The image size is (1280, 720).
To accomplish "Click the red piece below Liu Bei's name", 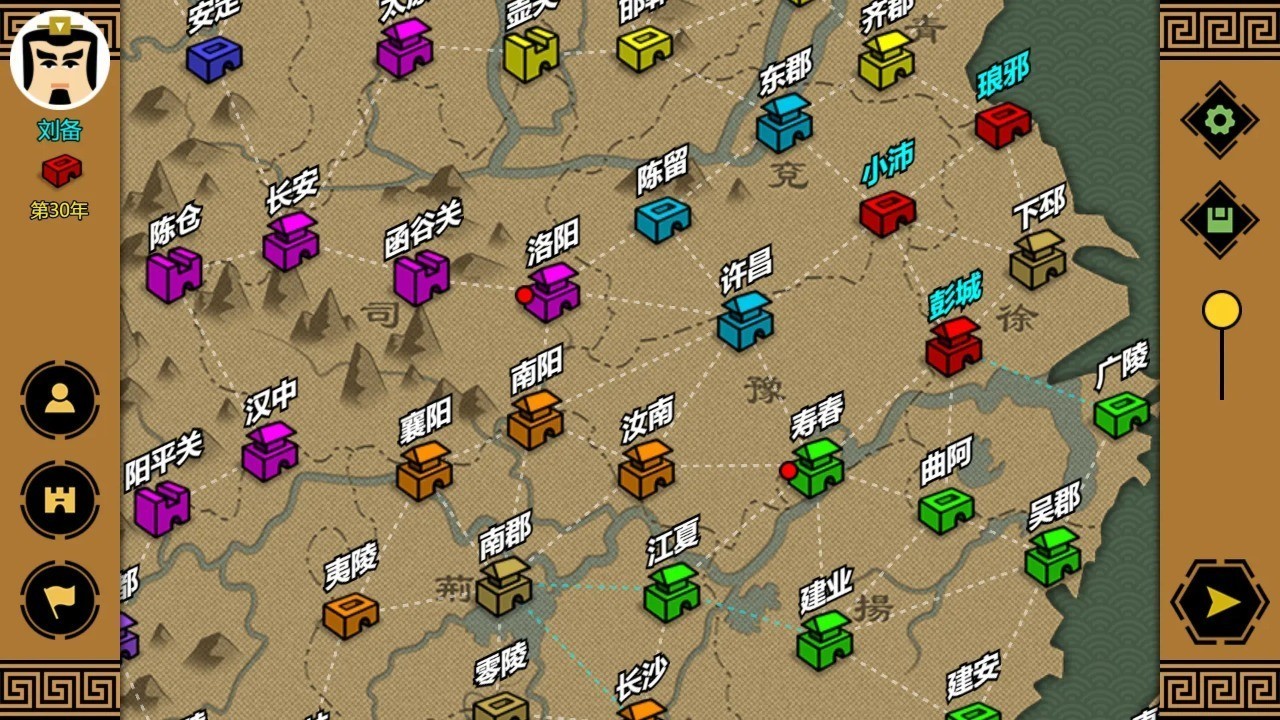I will tap(62, 170).
